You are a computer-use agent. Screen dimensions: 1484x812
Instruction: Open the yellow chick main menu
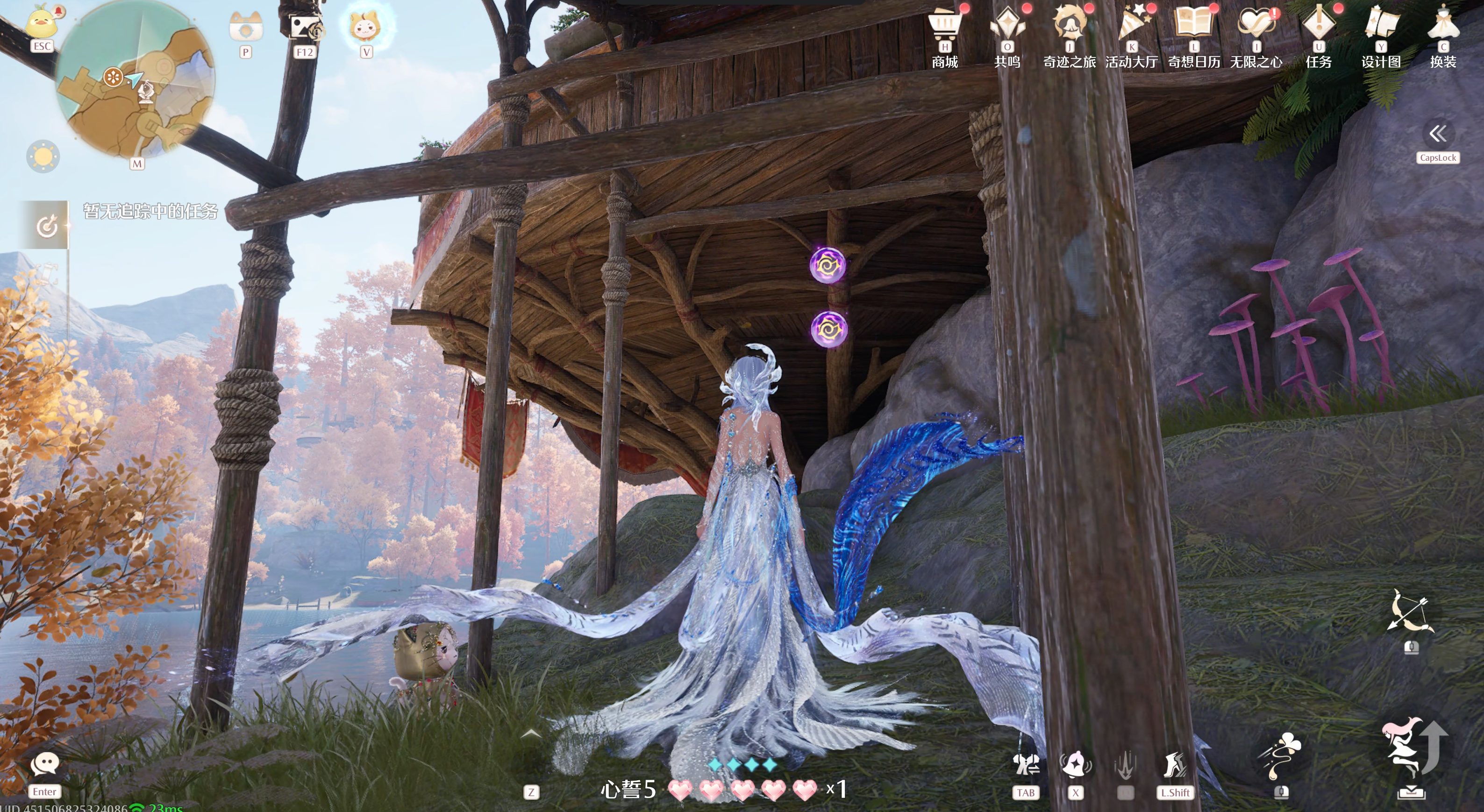tap(42, 23)
